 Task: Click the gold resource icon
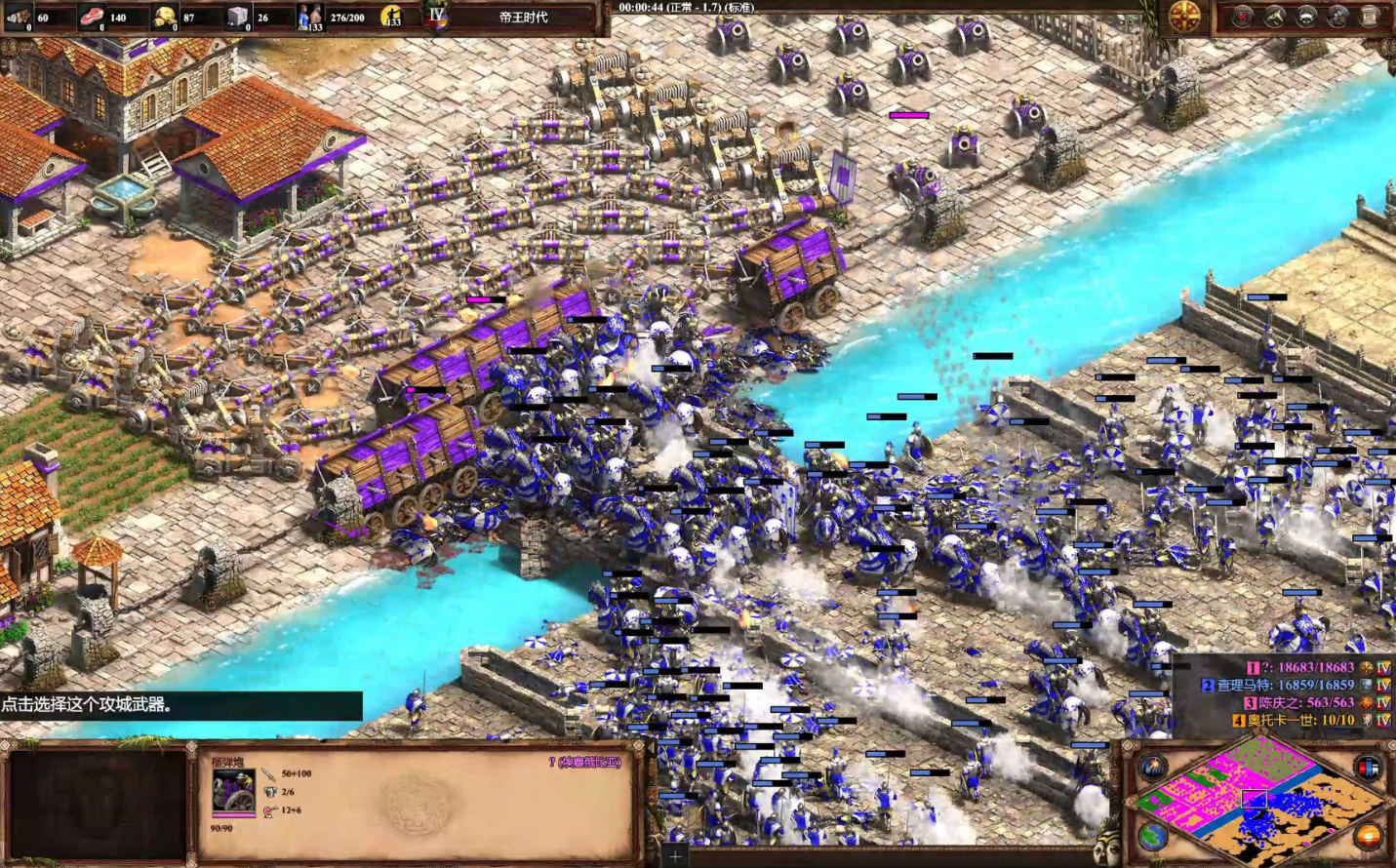(165, 17)
